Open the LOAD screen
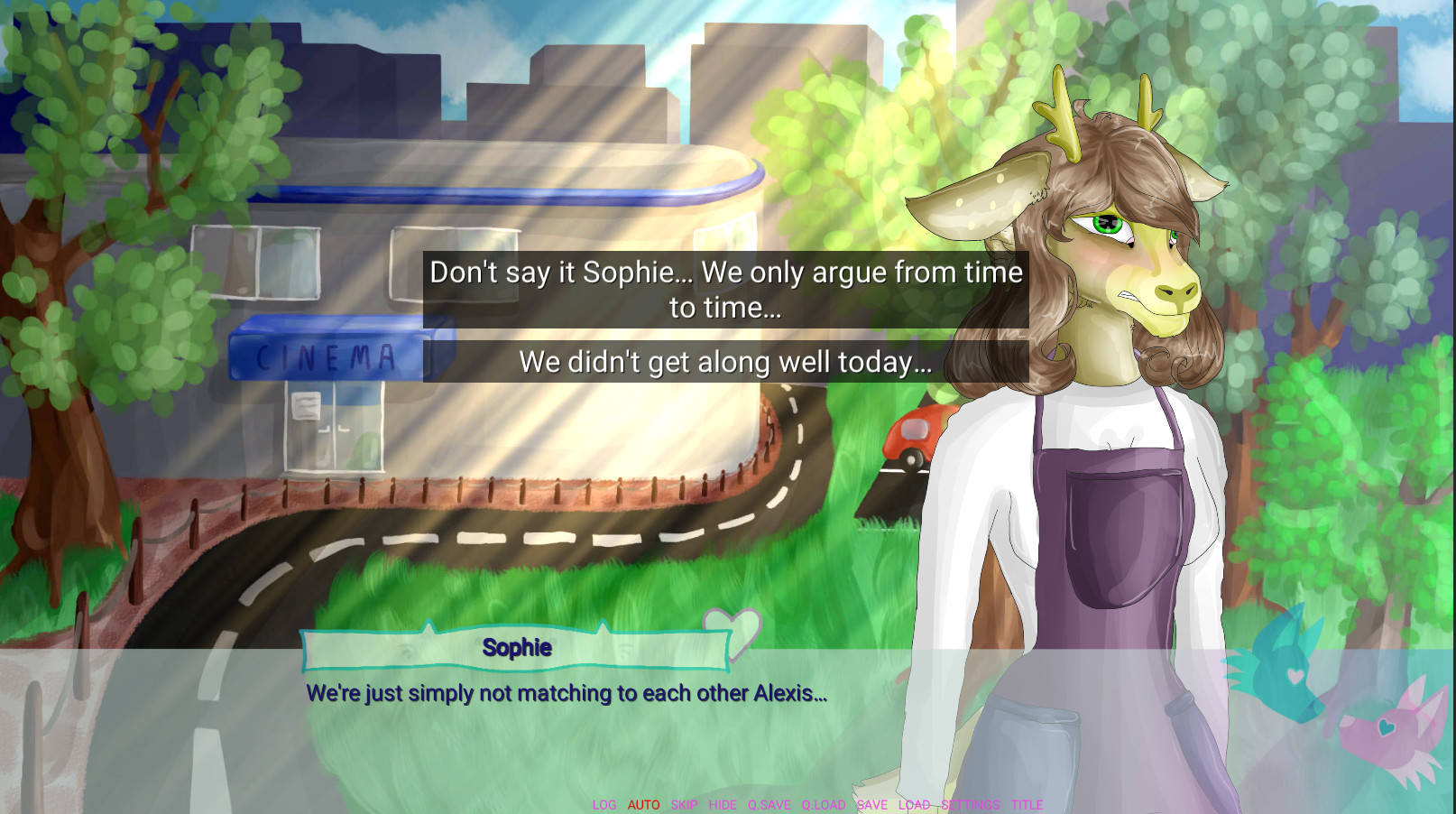Screen dimensions: 1456x814 pyautogui.click(x=914, y=804)
